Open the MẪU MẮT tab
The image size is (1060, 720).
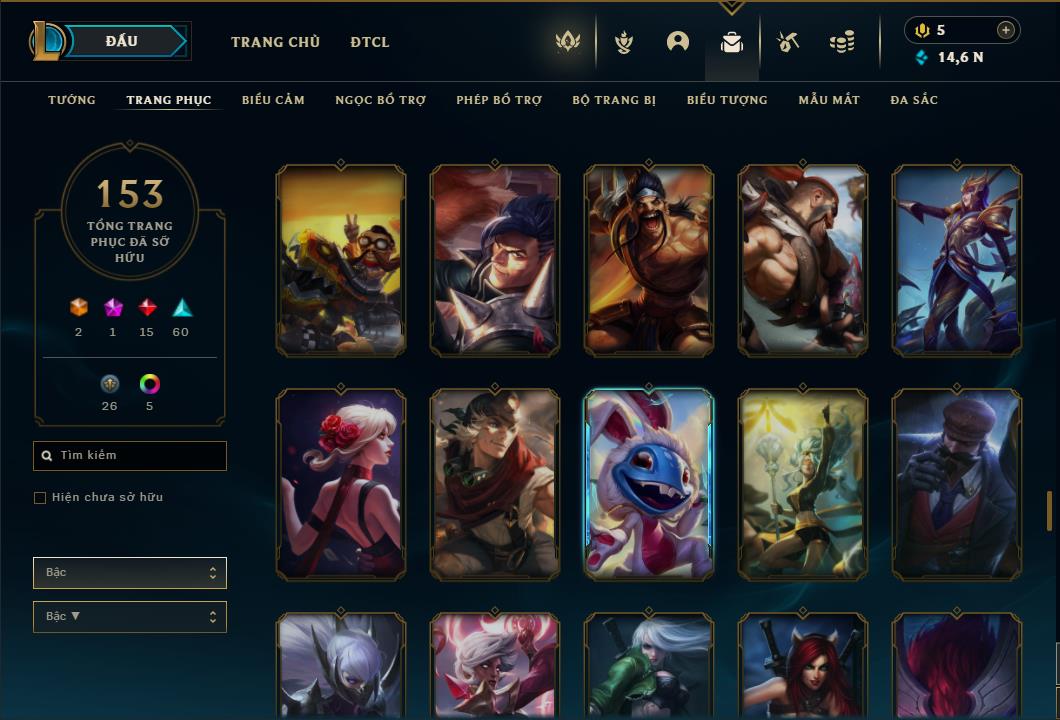(x=829, y=100)
